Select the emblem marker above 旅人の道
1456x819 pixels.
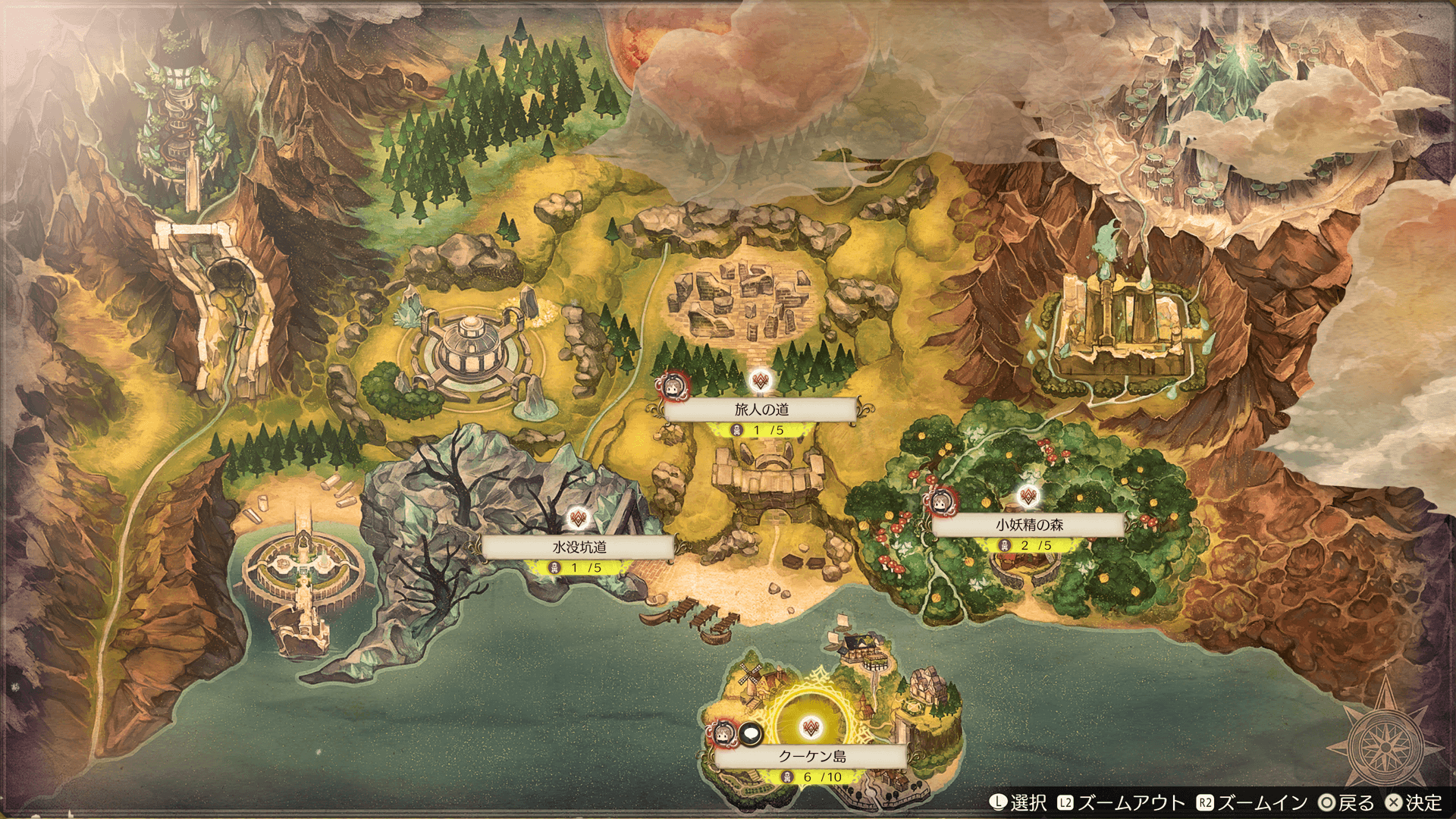pyautogui.click(x=761, y=381)
